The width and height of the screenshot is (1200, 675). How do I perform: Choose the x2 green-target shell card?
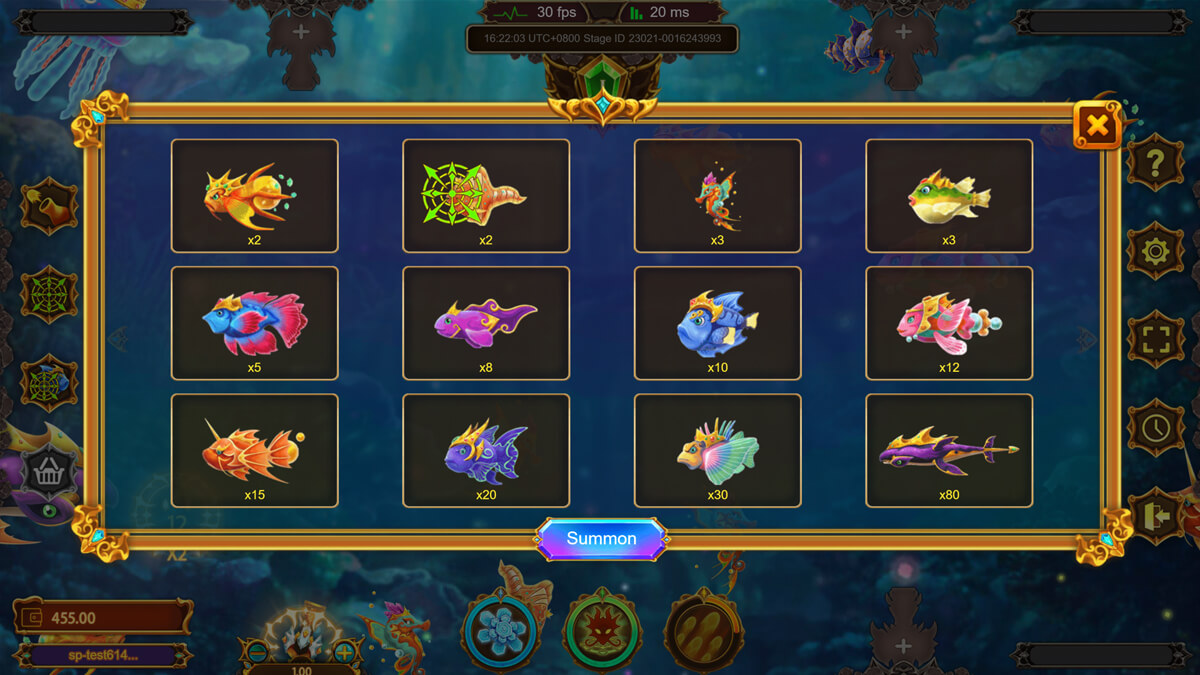tap(486, 195)
